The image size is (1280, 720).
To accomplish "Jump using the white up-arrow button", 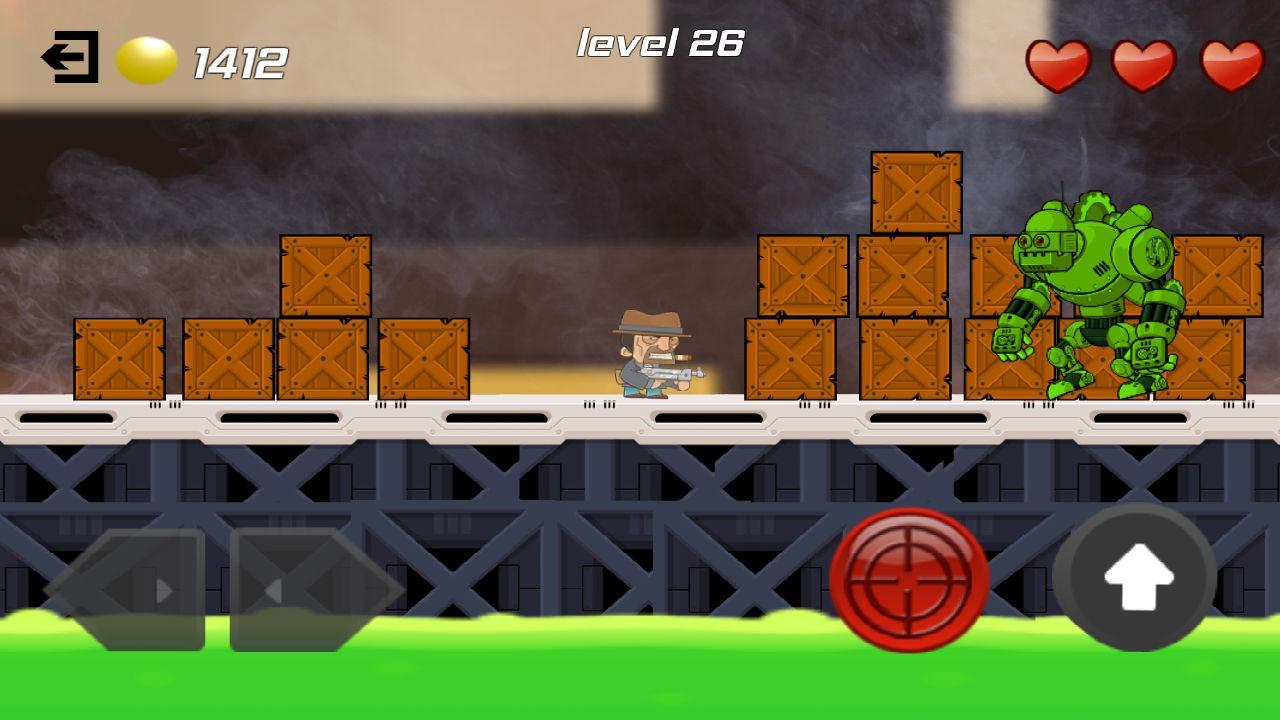I will tap(1135, 578).
